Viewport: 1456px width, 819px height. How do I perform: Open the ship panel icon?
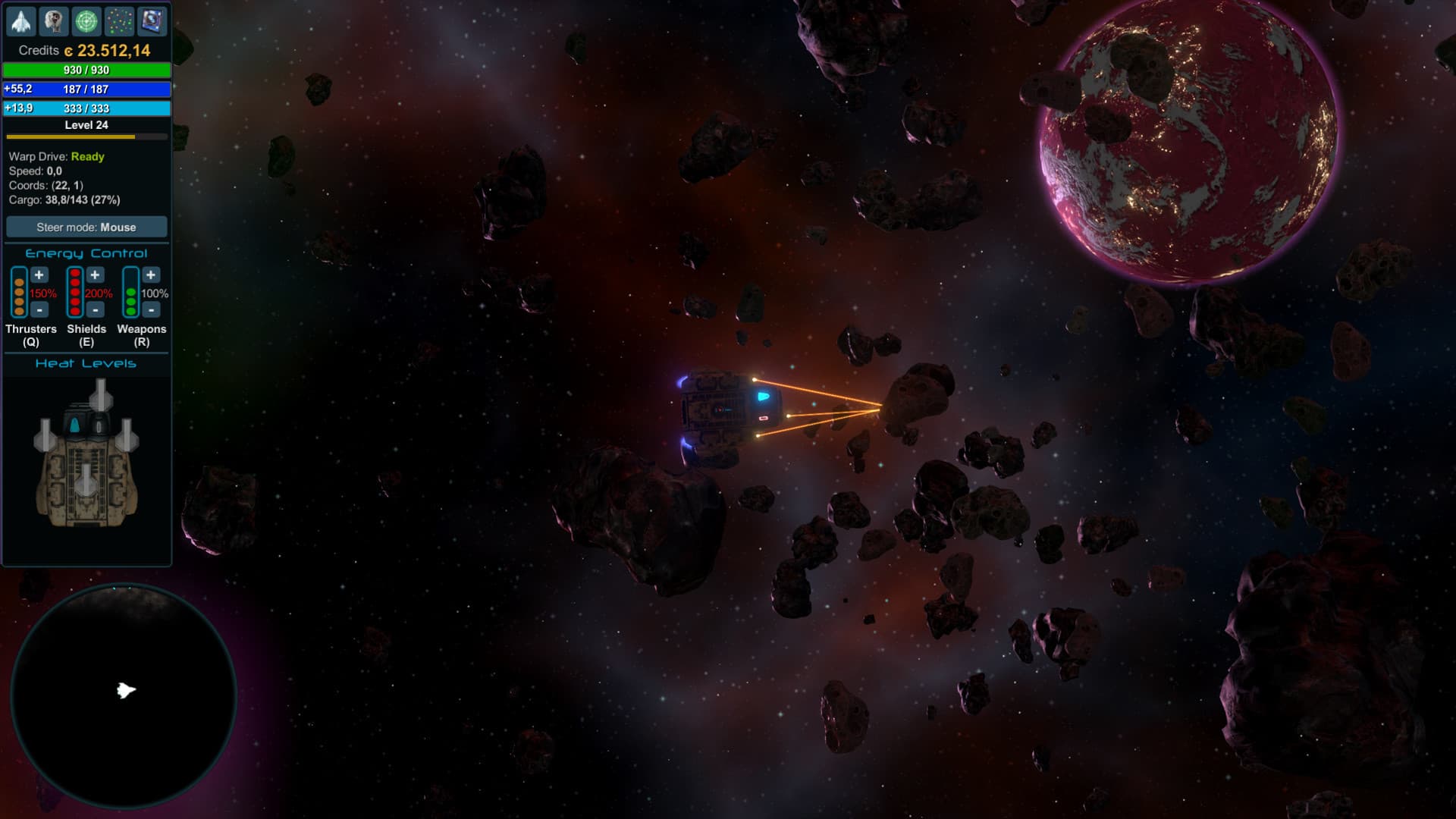click(x=21, y=21)
